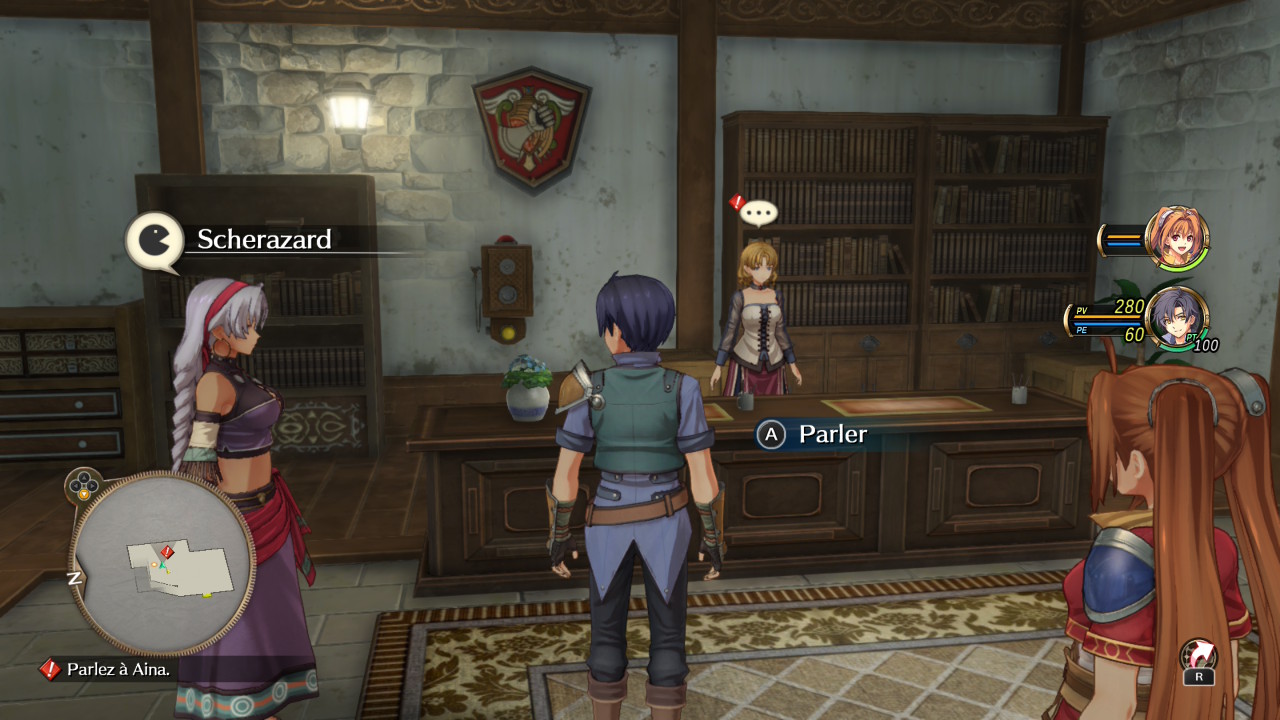Viewport: 1280px width, 720px height.
Task: Select the "Parlez à Aina" objective tracker
Action: 110,669
